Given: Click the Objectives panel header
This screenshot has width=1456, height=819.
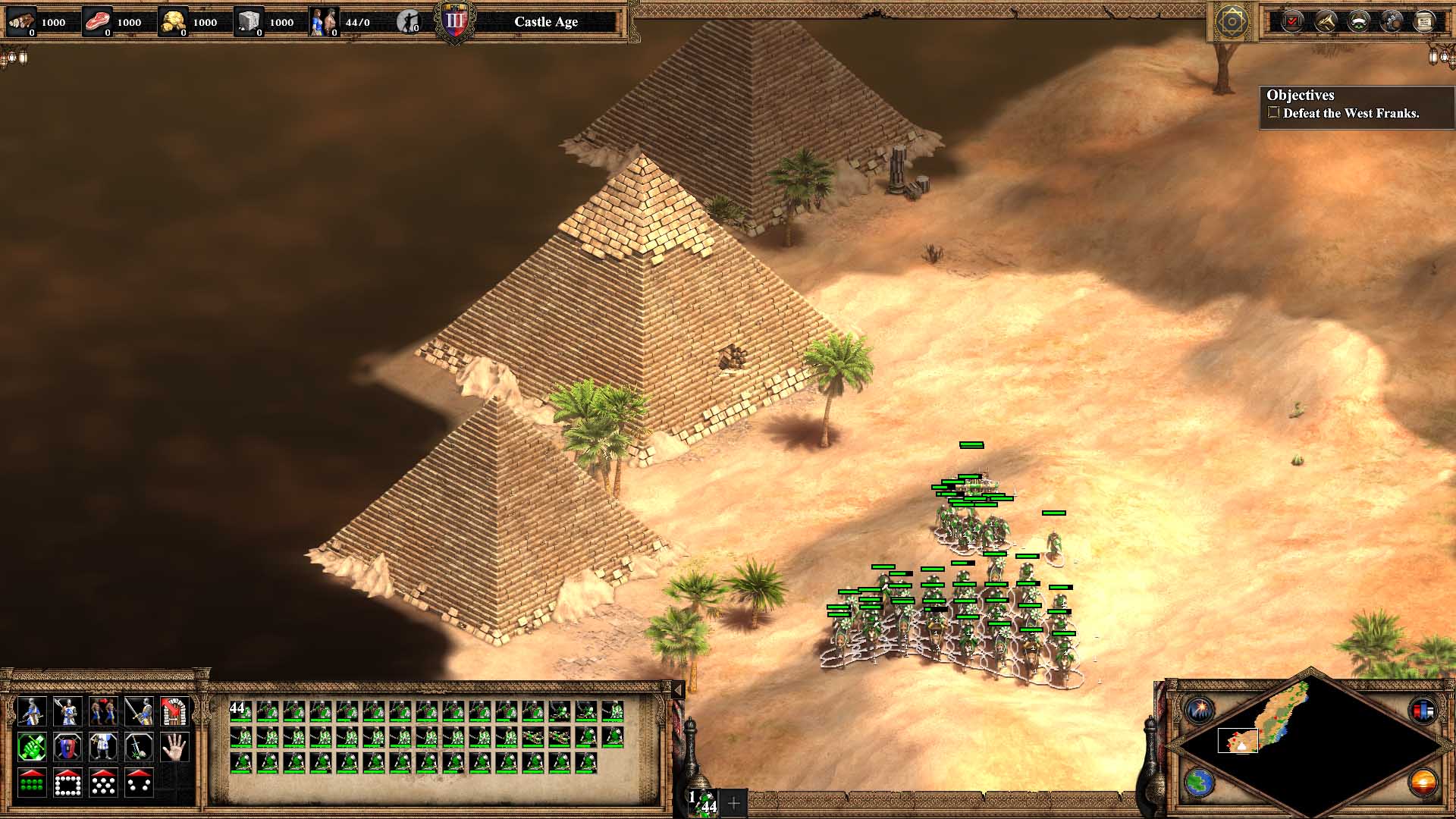Looking at the screenshot, I should (1301, 96).
